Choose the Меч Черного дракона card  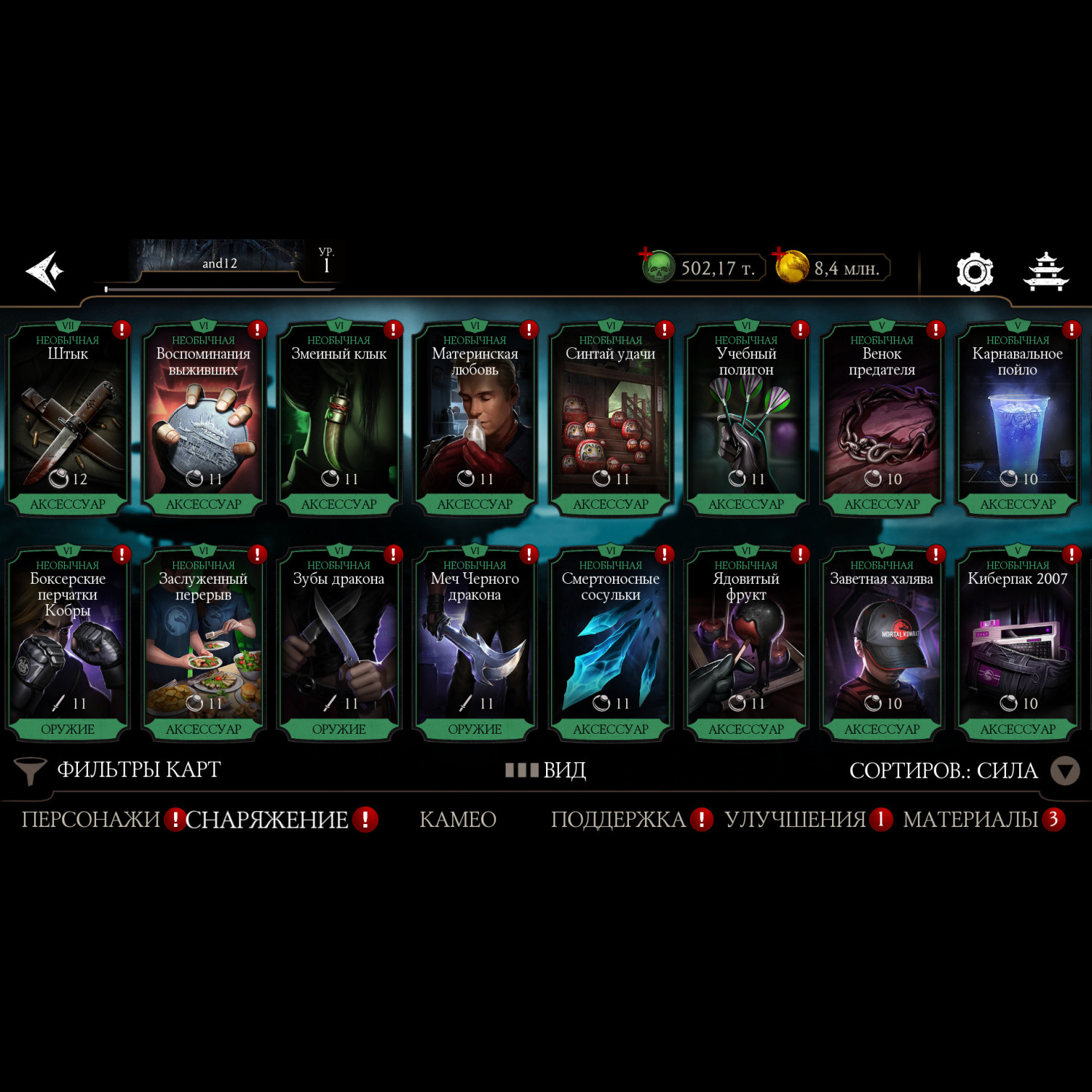475,644
